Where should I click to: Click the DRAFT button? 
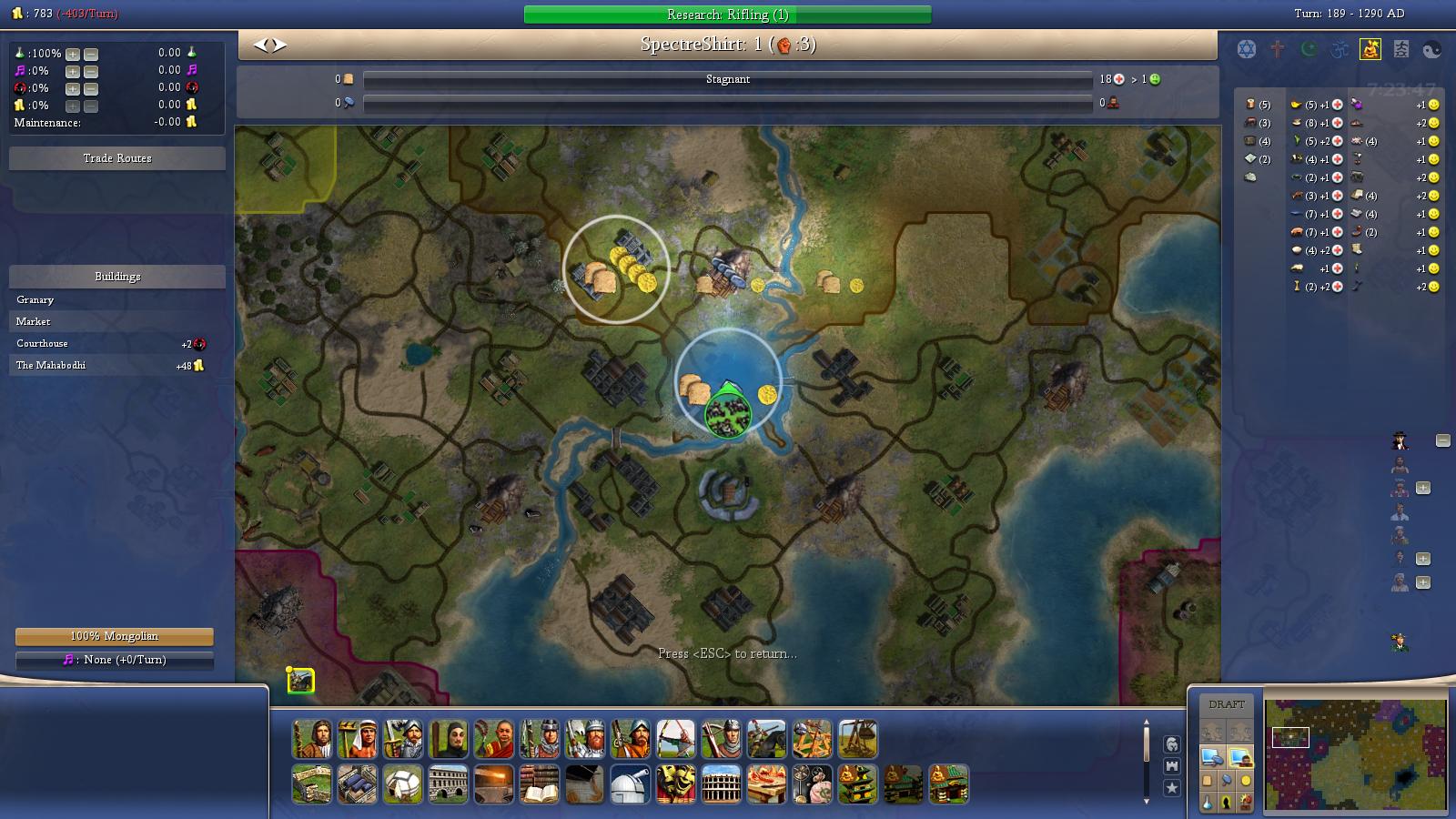[1227, 703]
